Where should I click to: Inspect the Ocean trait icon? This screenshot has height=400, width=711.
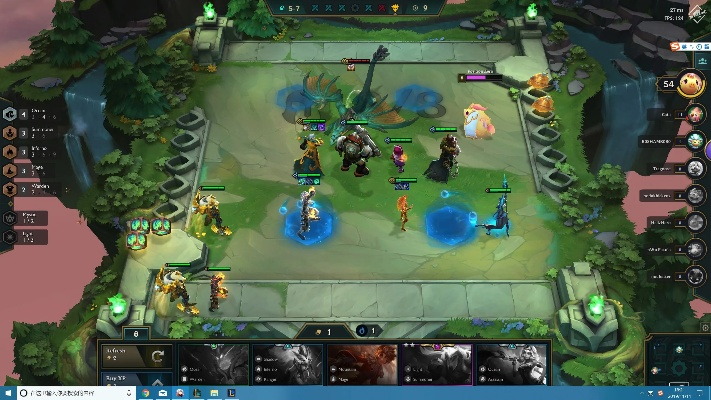pos(10,114)
